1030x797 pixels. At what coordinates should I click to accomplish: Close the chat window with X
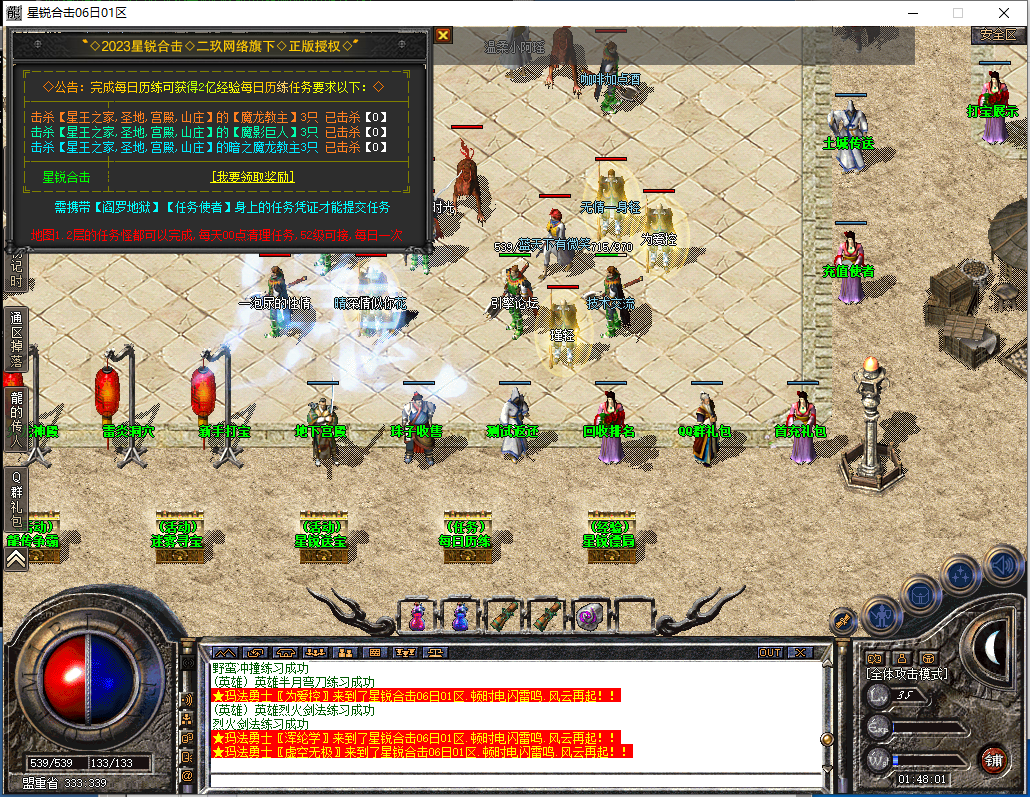click(799, 652)
